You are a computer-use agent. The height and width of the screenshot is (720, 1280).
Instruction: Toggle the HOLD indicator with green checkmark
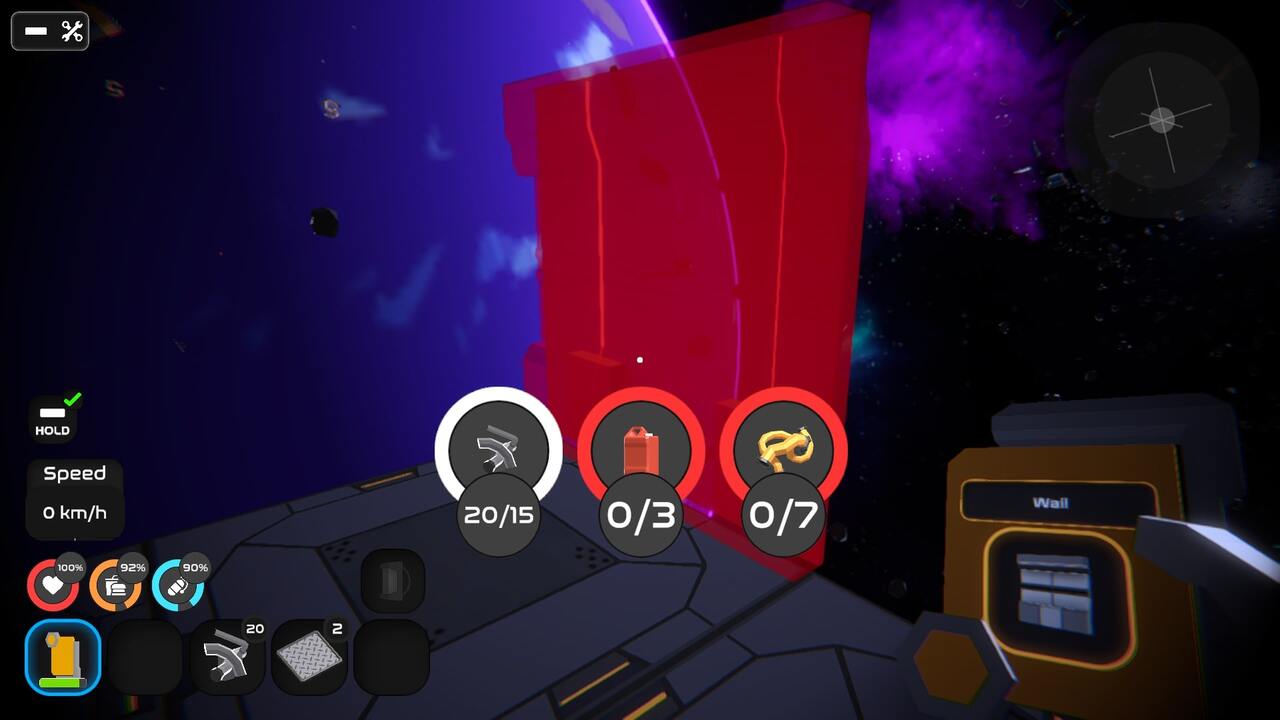52,413
